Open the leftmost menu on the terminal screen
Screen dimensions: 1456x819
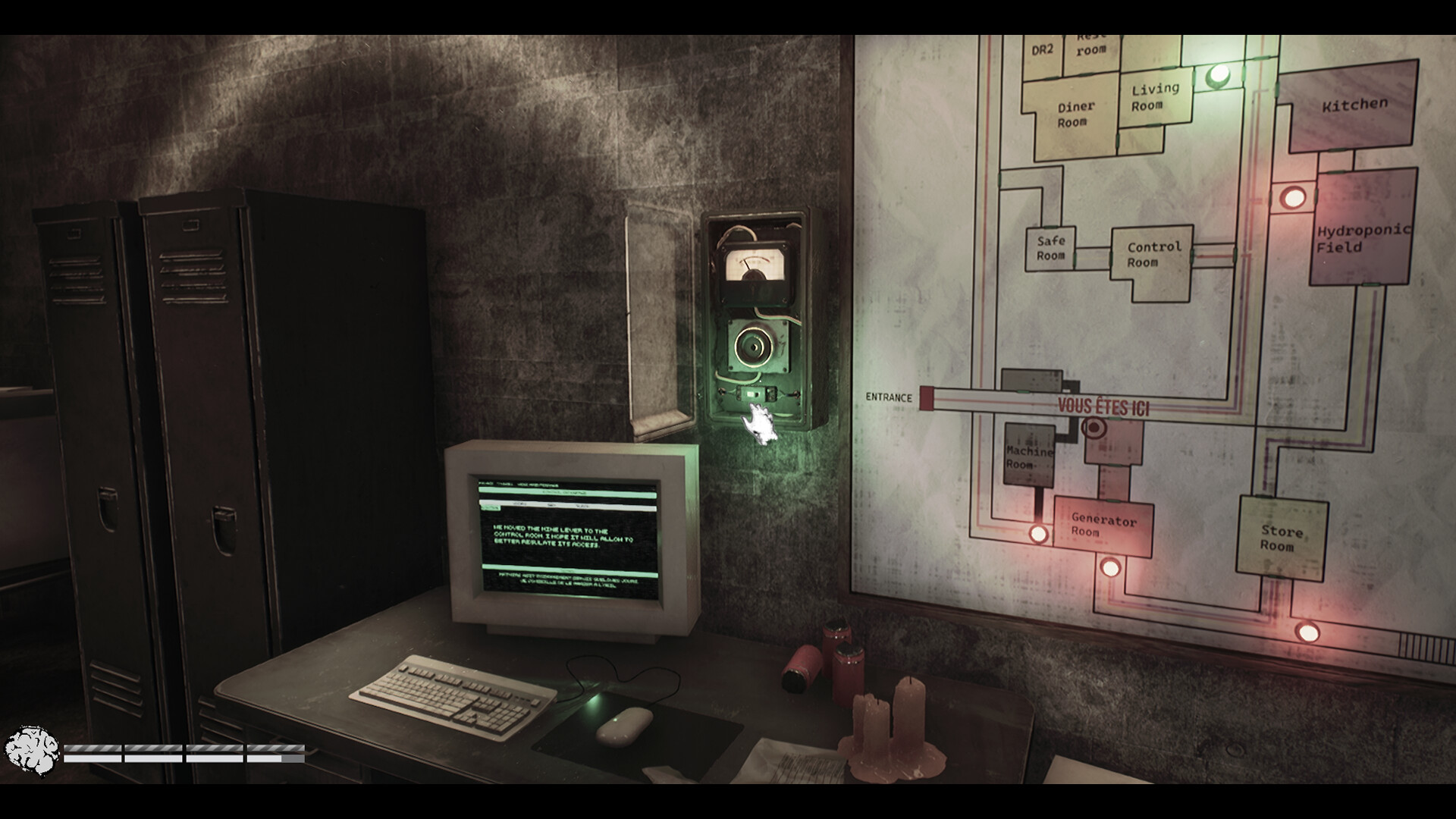click(487, 484)
